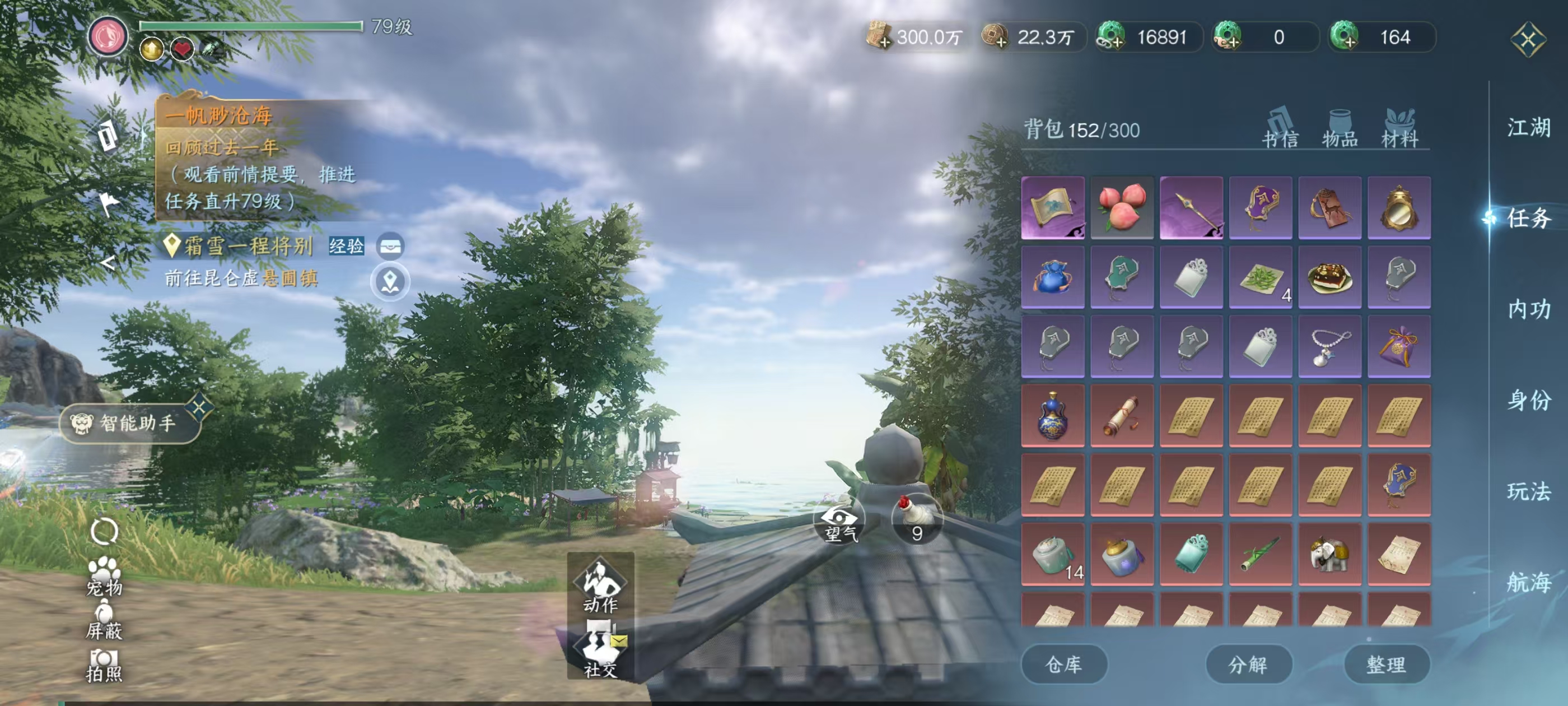This screenshot has height=706, width=1568.
Task: Open the 智能助手 smart assistant
Action: pyautogui.click(x=130, y=422)
